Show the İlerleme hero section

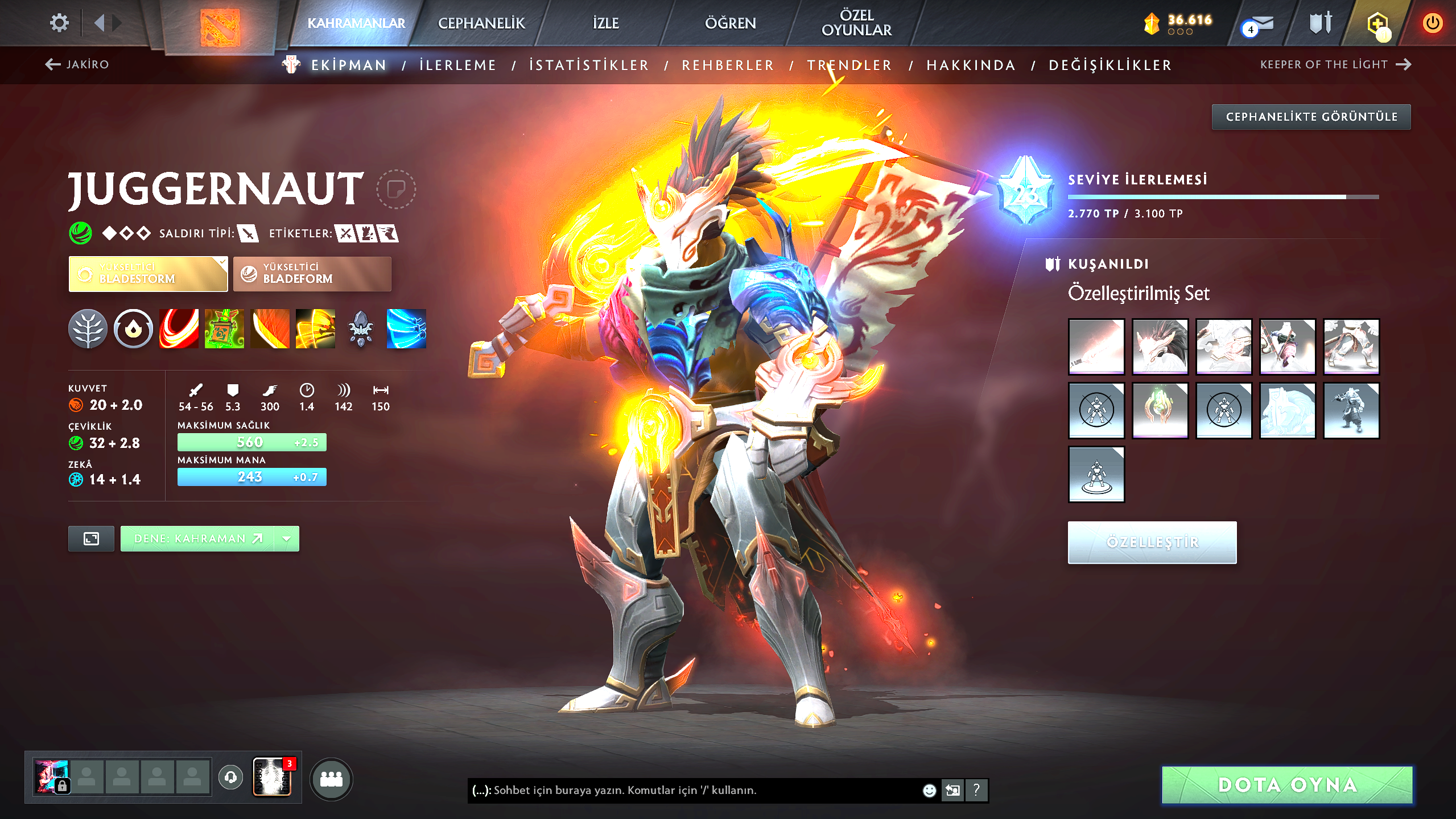[457, 65]
